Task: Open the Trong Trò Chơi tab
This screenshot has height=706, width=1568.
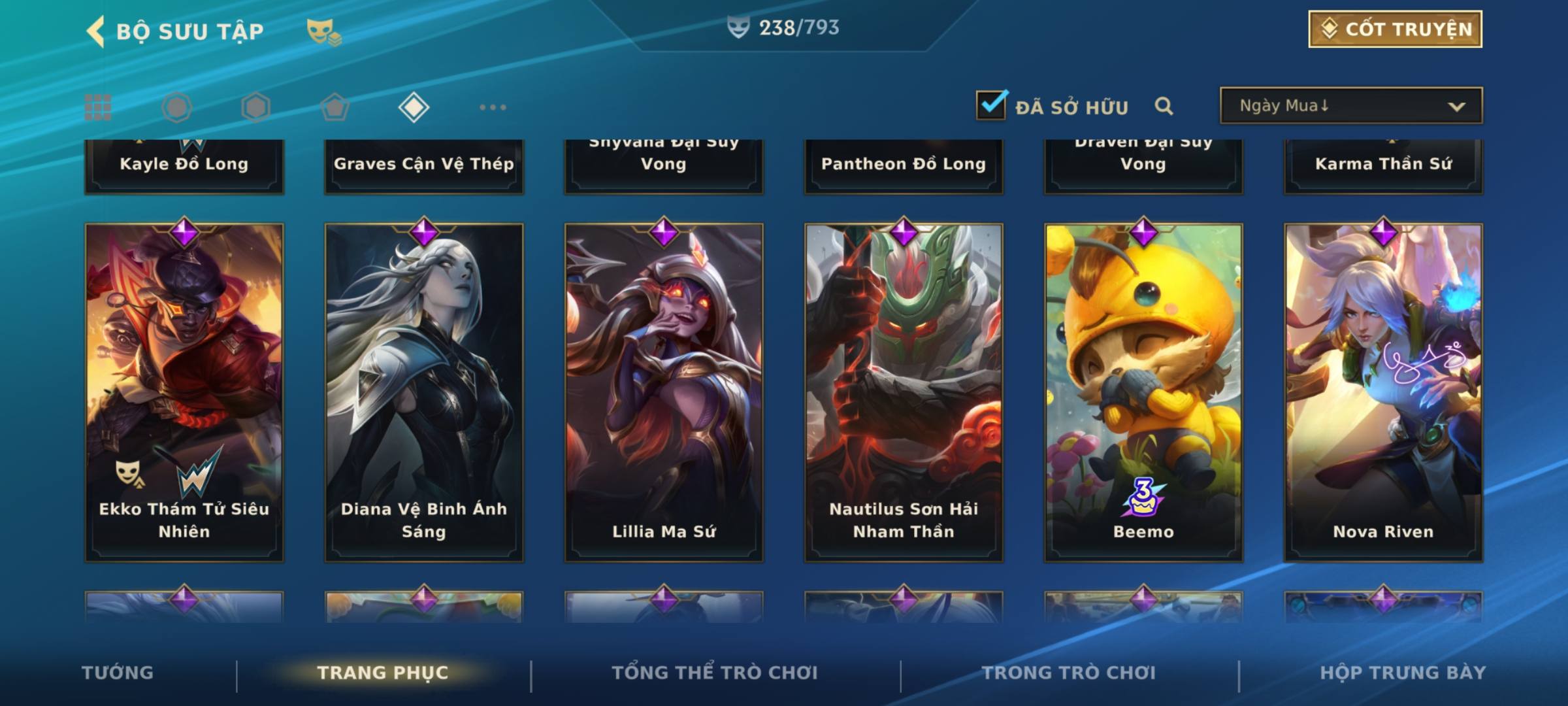Action: point(1069,673)
